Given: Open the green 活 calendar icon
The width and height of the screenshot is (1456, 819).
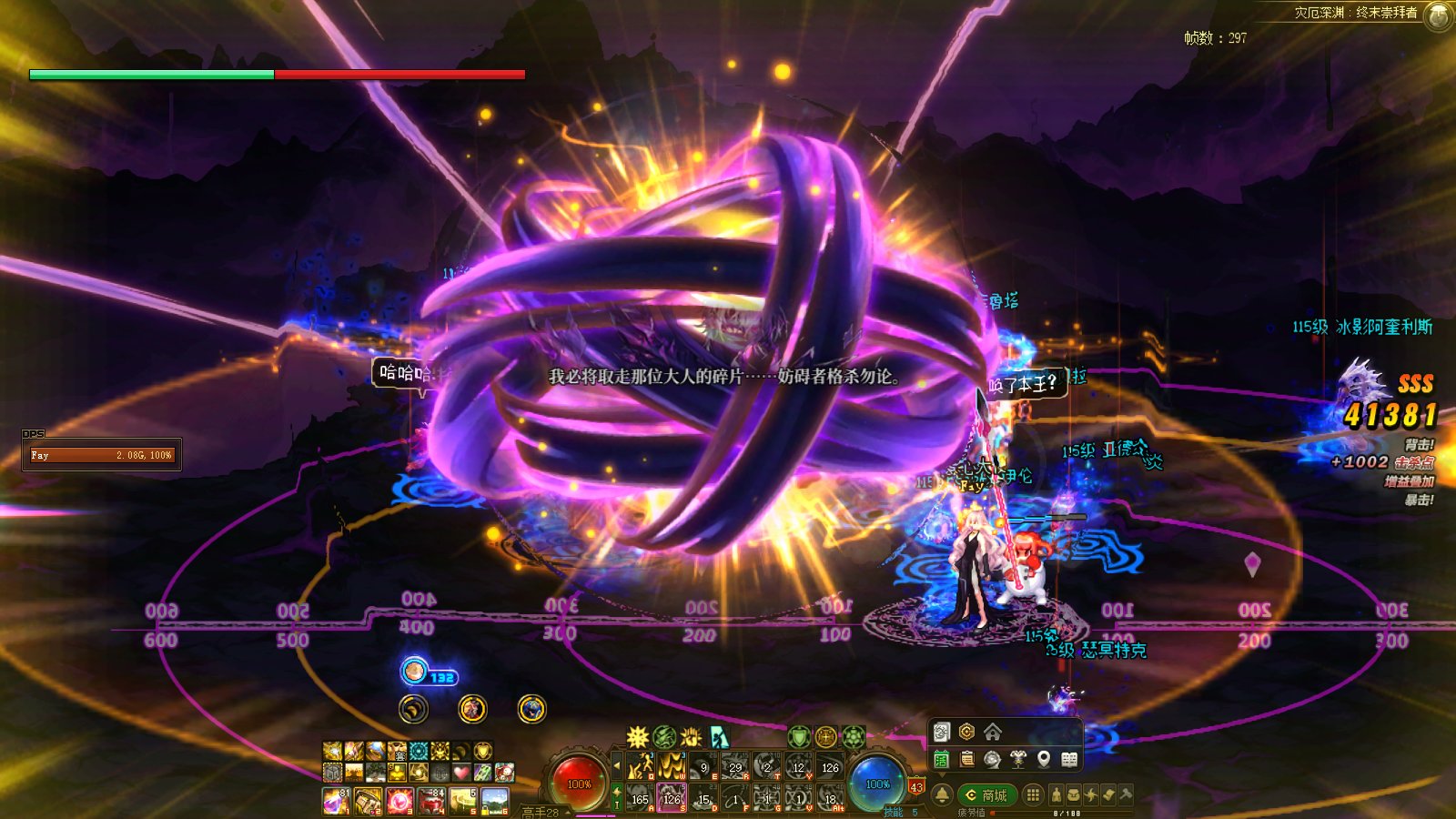Looking at the screenshot, I should 942,759.
